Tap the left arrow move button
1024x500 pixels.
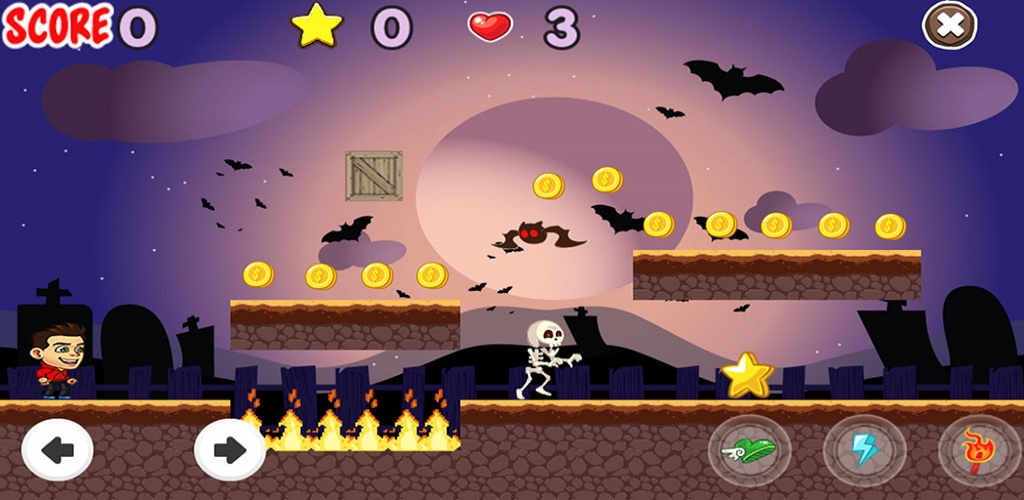pyautogui.click(x=57, y=450)
